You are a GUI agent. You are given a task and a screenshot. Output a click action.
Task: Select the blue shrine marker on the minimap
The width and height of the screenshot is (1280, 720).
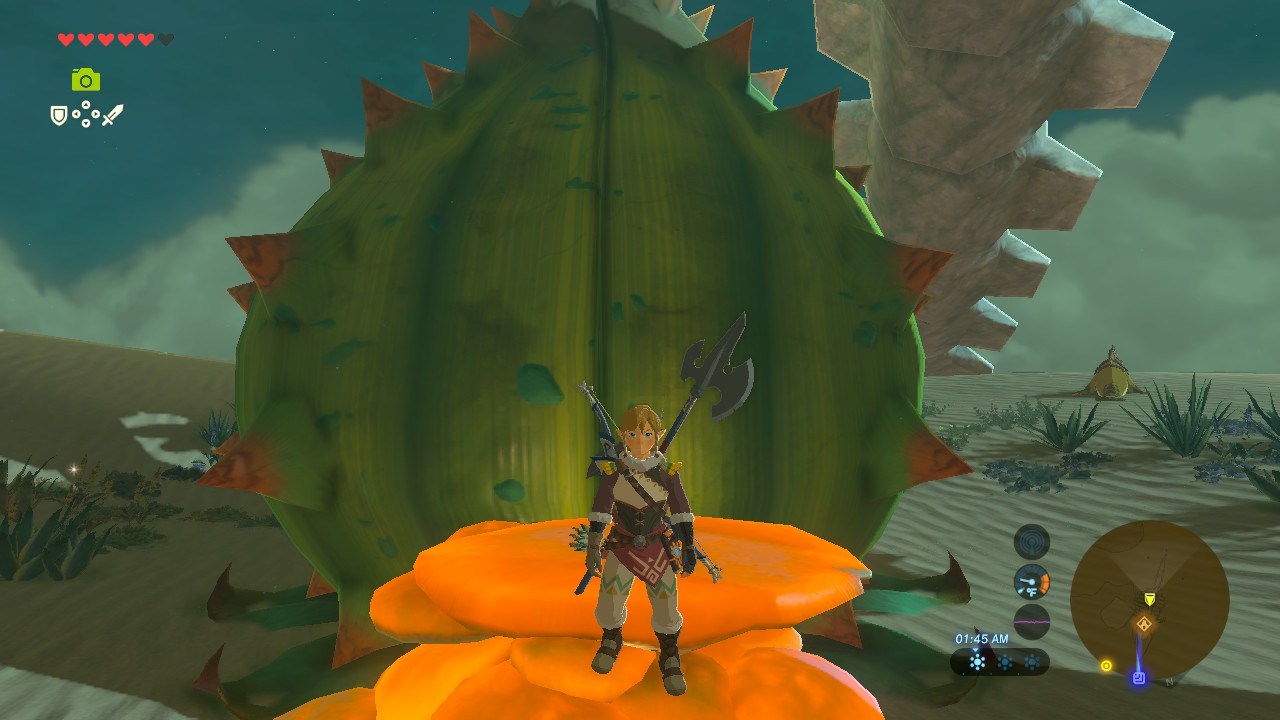1138,678
